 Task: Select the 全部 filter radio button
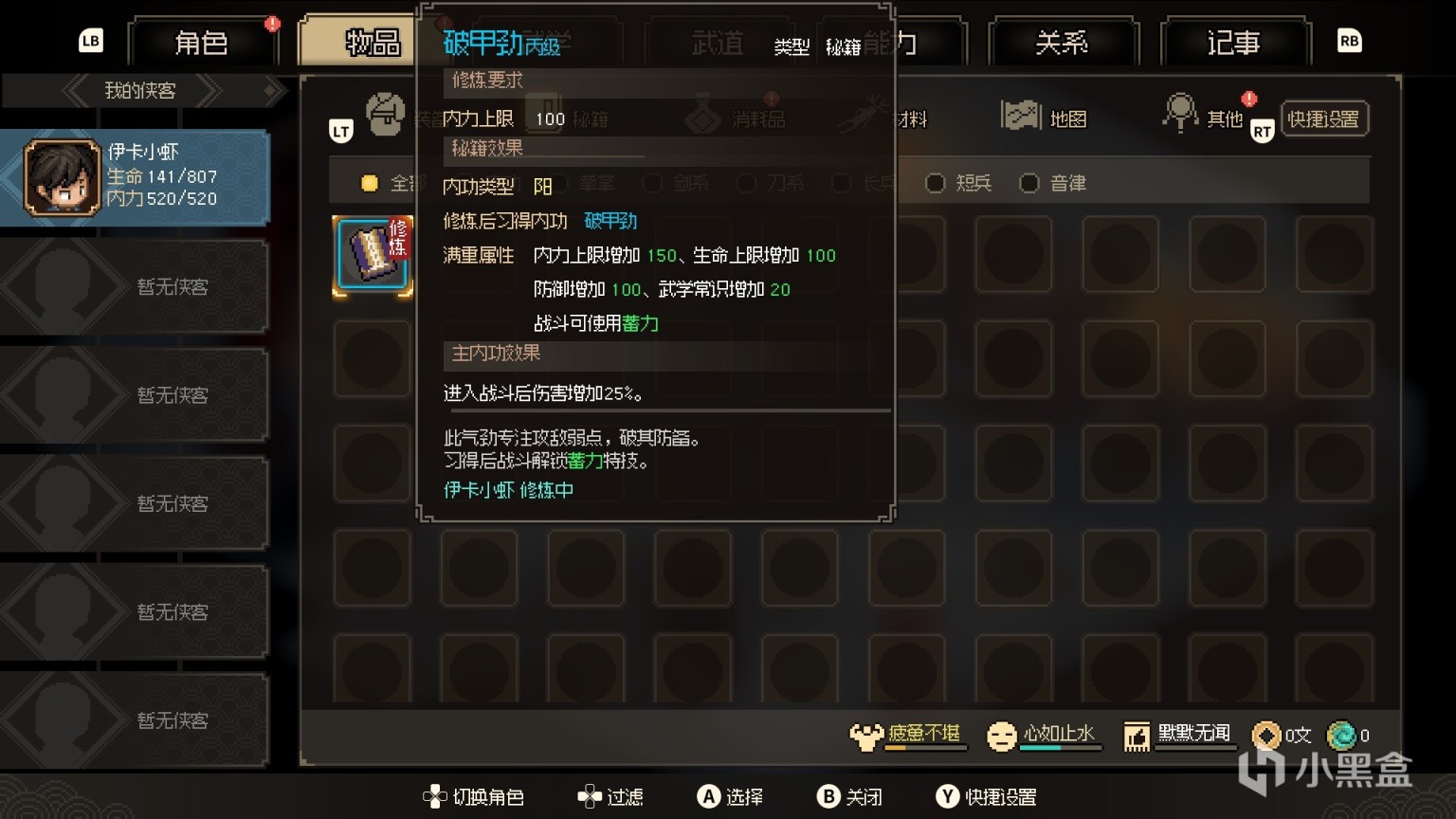(x=370, y=183)
